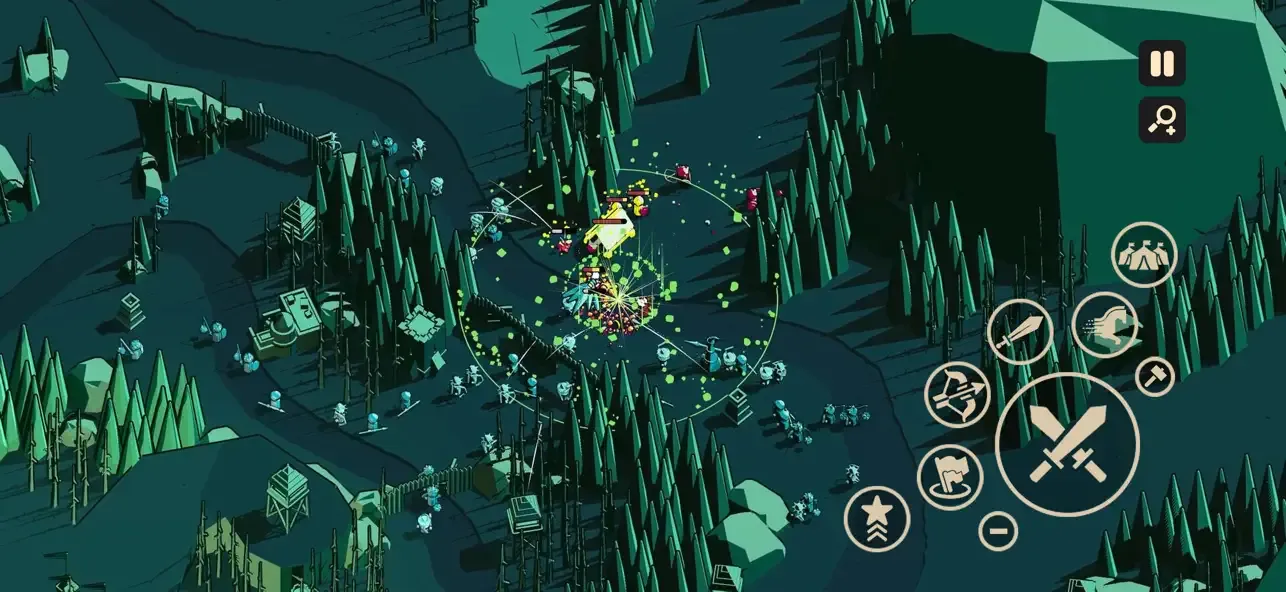Pause the game
This screenshot has width=1286, height=592.
coord(1161,64)
